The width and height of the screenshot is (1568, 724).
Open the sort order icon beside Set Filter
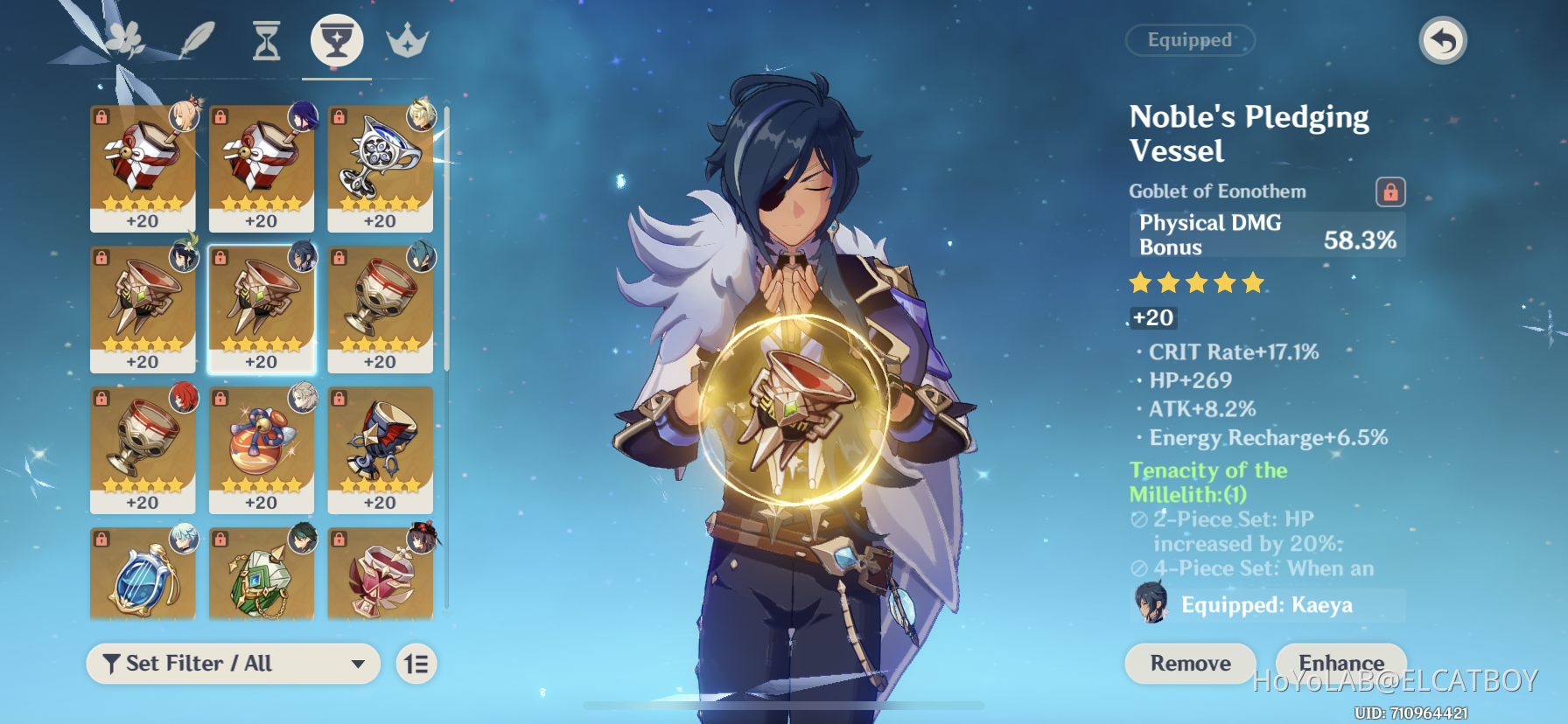tap(416, 664)
